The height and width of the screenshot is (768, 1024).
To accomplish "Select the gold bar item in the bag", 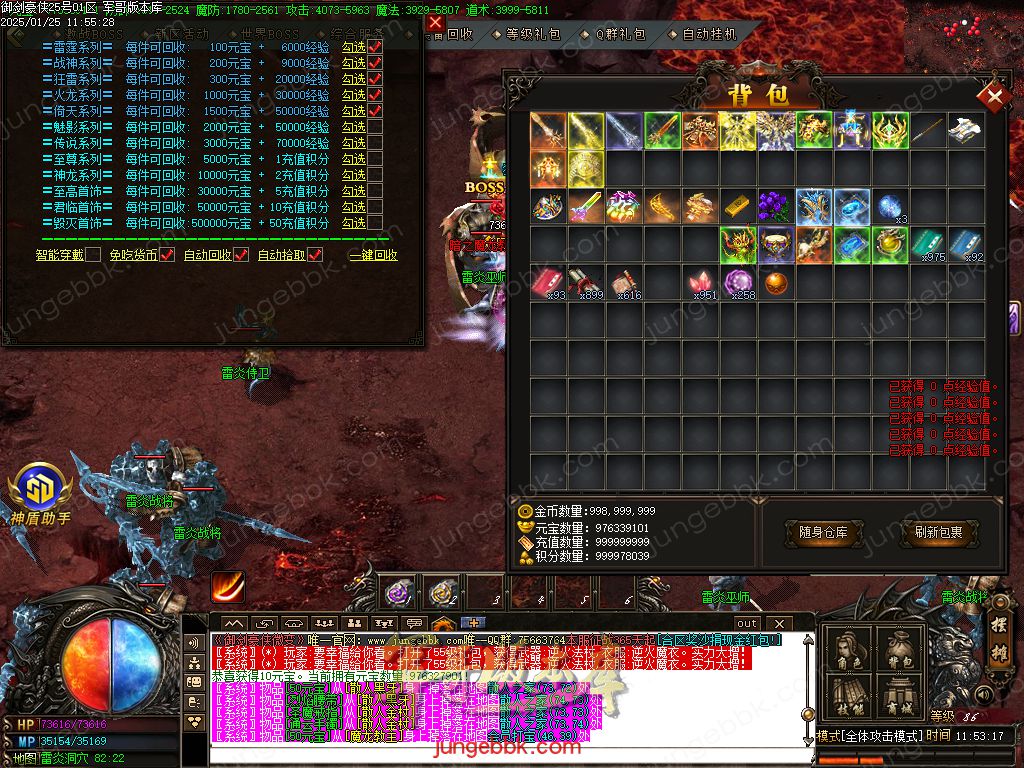I will [739, 207].
